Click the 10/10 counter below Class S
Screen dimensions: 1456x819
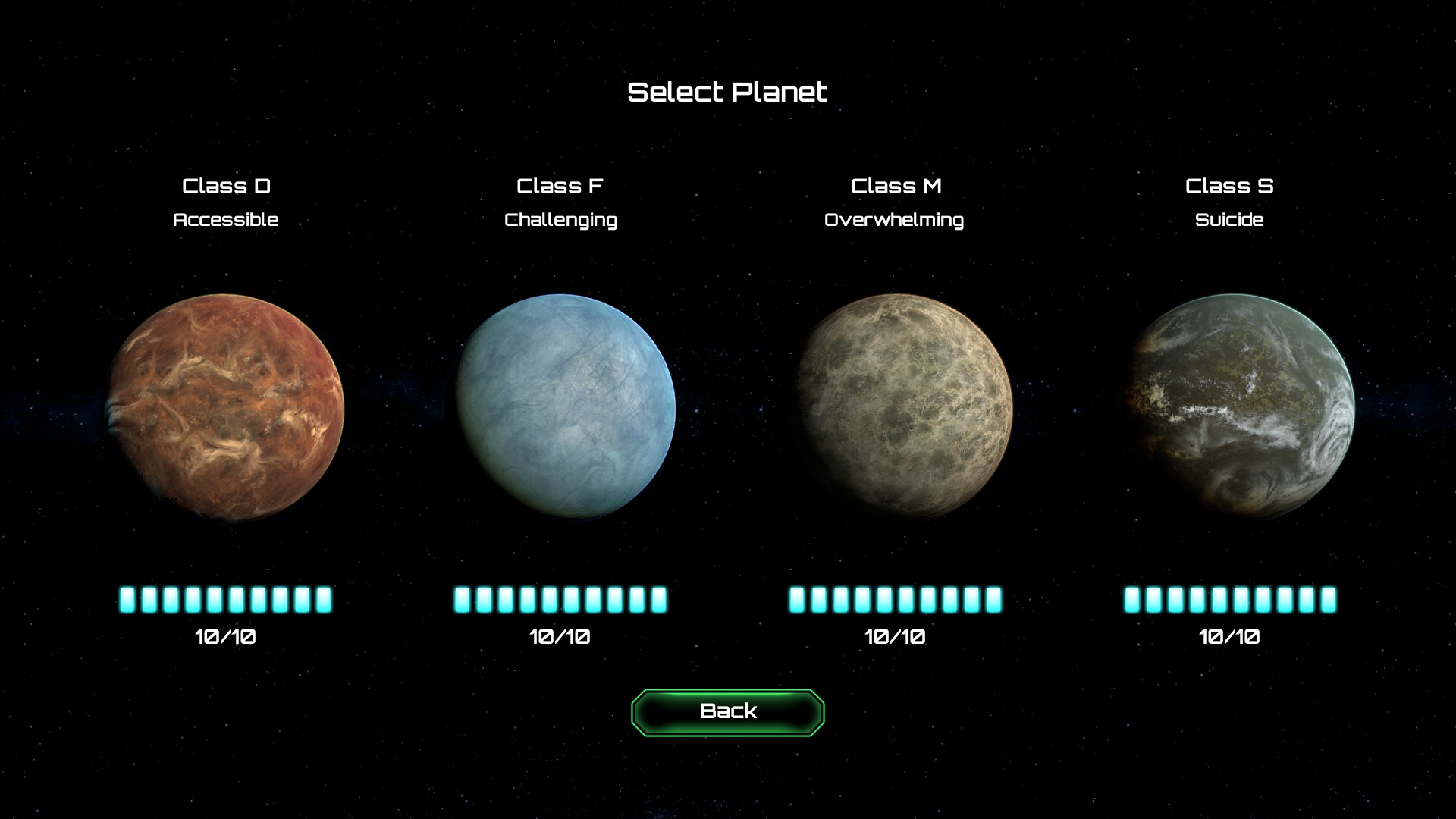1229,637
